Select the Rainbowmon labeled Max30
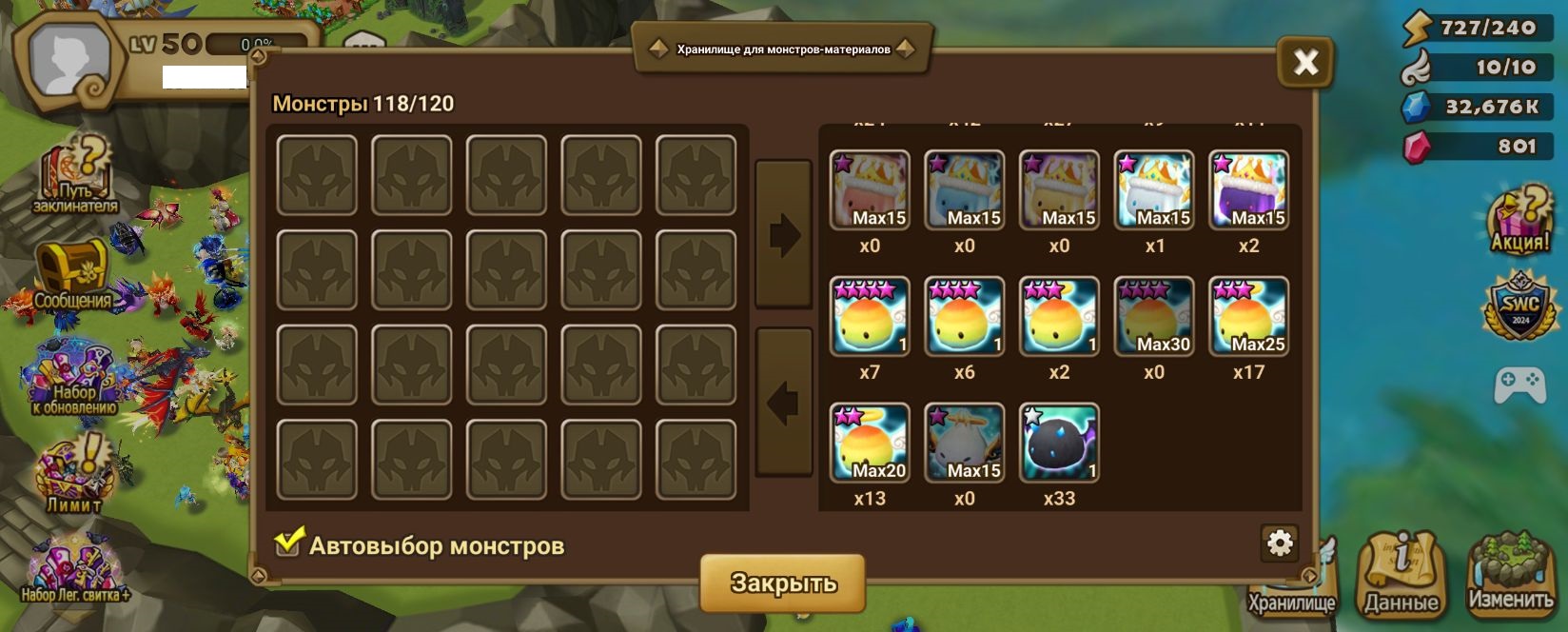 [x=1154, y=317]
